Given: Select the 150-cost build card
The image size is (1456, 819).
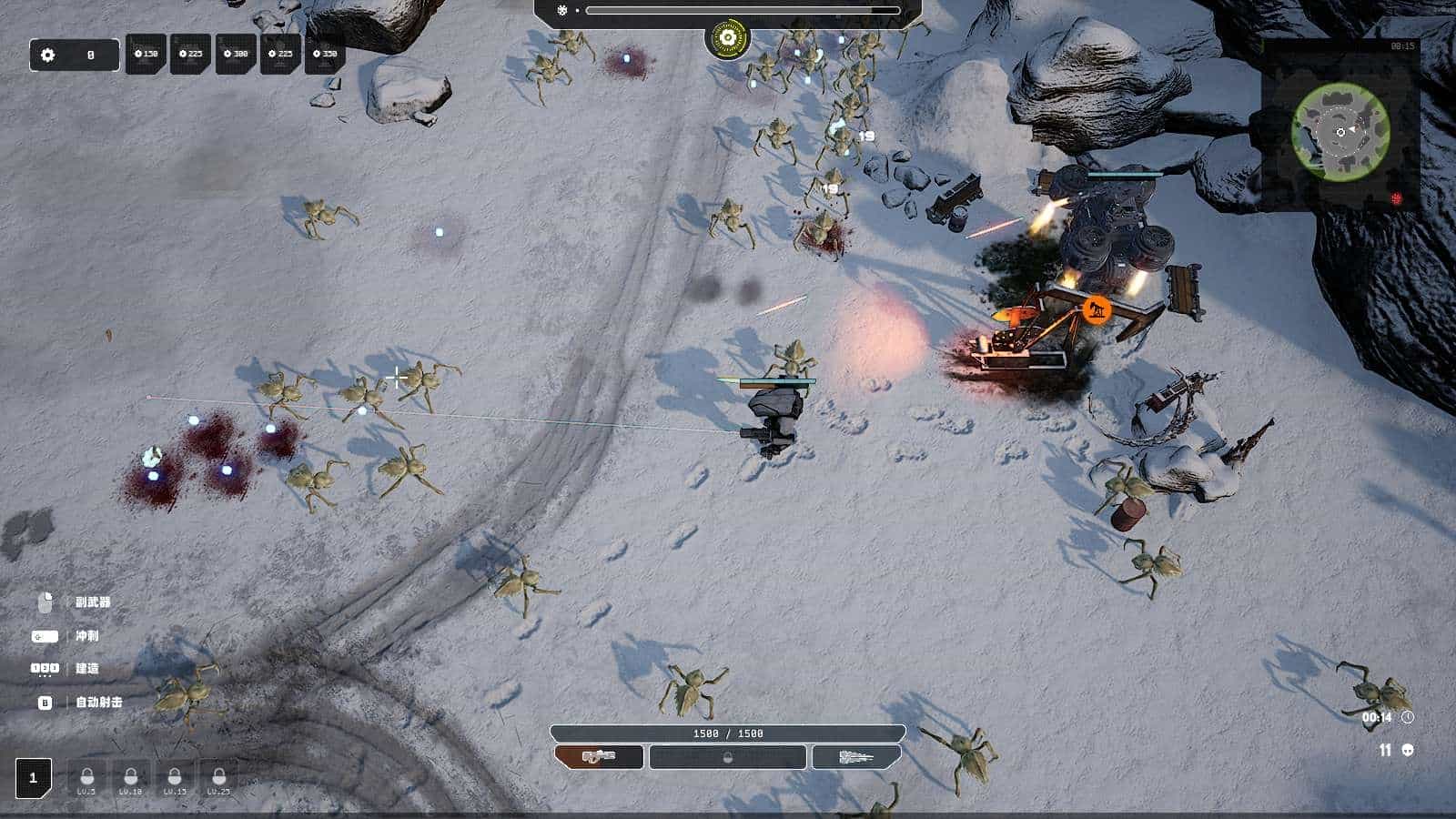Looking at the screenshot, I should 146,55.
